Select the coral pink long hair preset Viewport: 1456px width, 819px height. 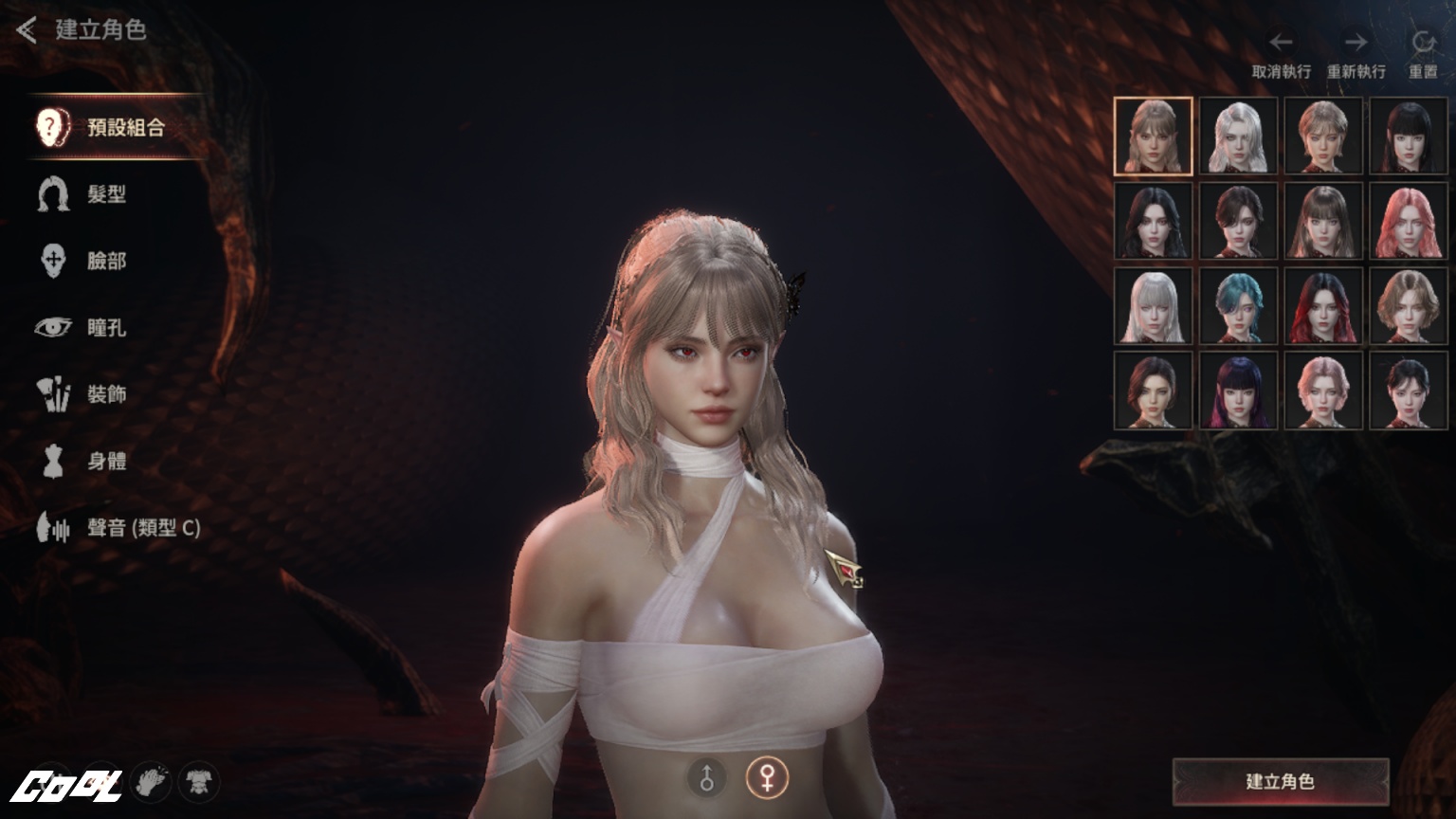(x=1408, y=222)
